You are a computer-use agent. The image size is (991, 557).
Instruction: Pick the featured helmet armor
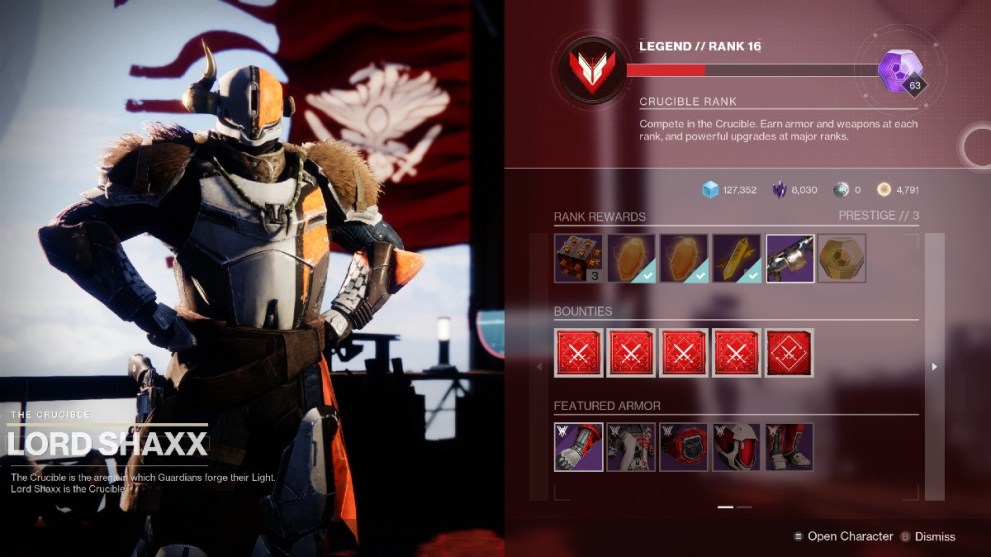[737, 447]
